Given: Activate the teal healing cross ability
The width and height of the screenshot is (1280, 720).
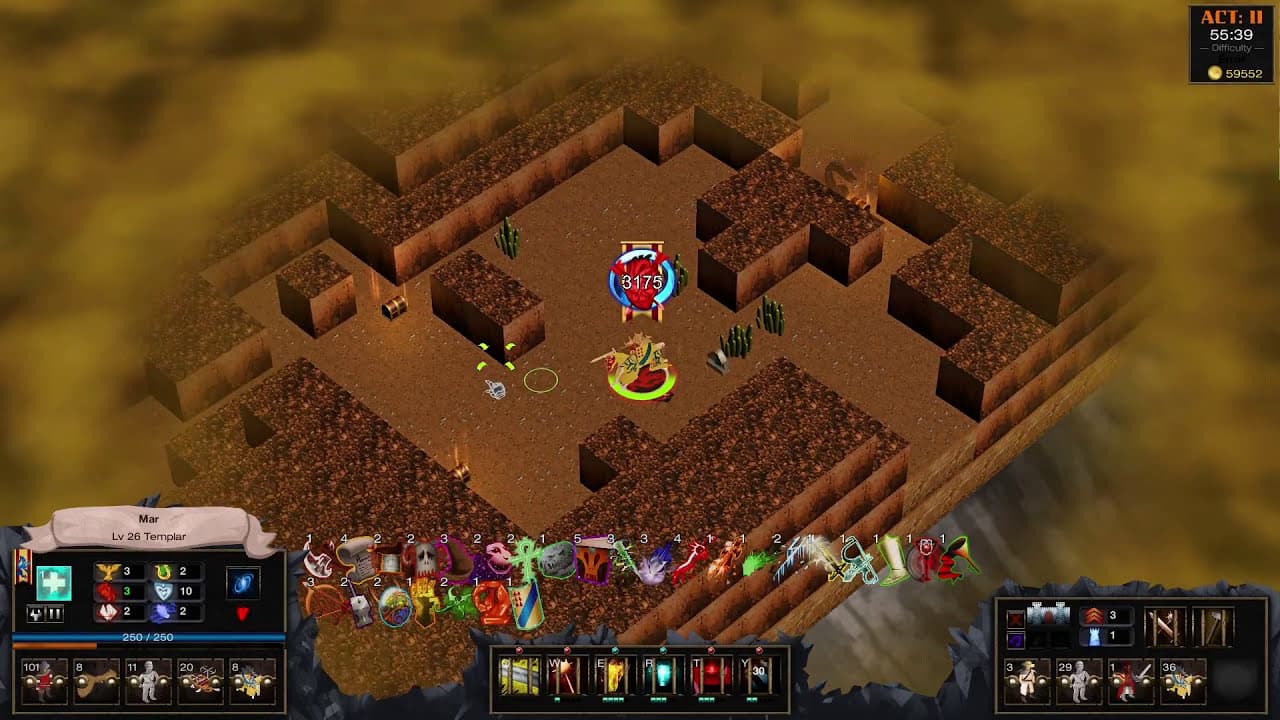Looking at the screenshot, I should pyautogui.click(x=54, y=582).
